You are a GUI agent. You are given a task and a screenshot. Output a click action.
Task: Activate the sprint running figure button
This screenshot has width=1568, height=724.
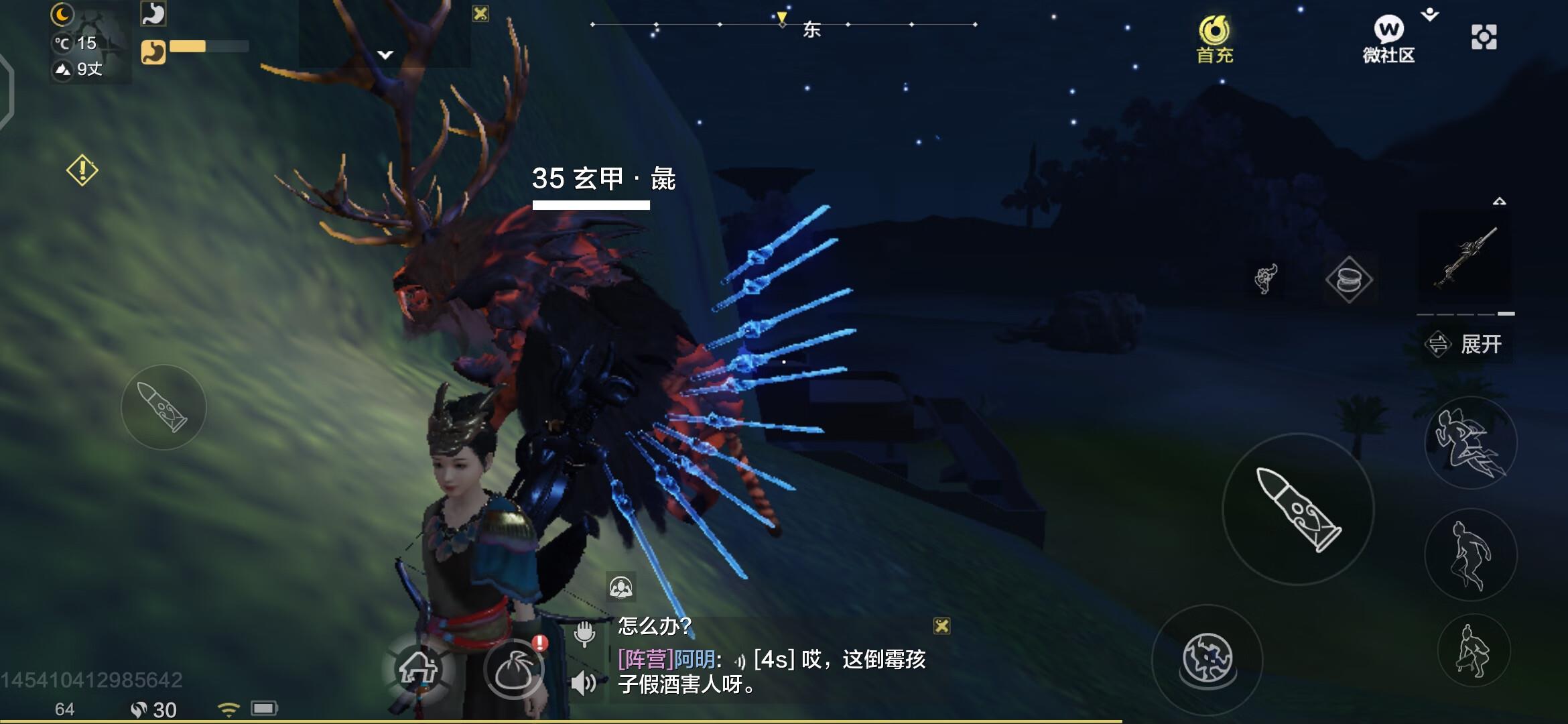[x=1470, y=442]
